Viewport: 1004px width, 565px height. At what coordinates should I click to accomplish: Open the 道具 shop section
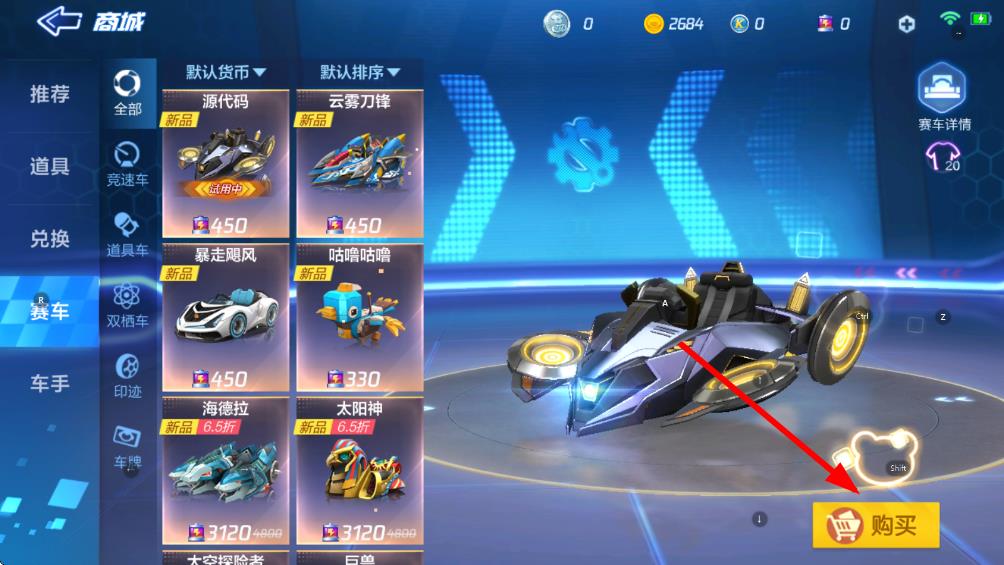50,167
